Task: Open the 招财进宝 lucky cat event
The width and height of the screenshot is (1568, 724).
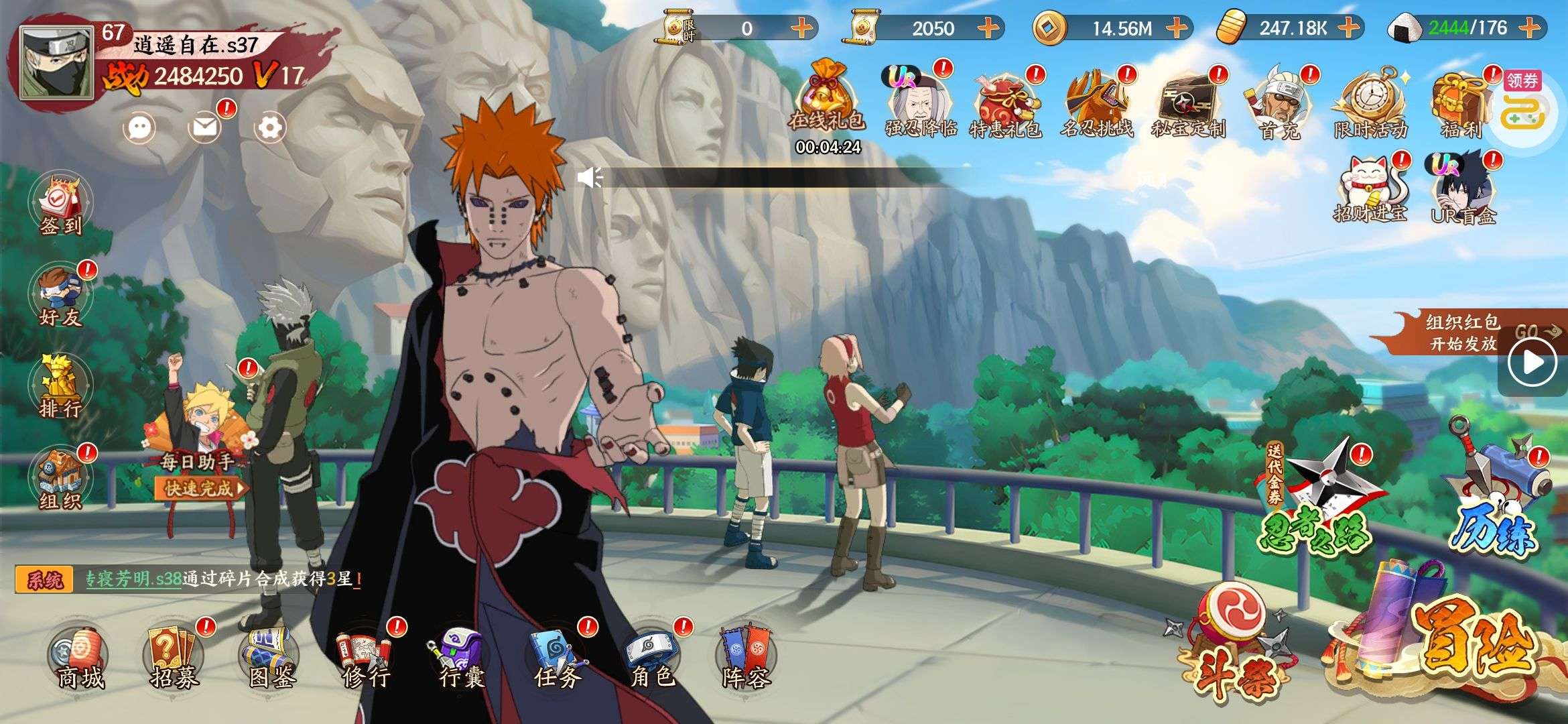Action: click(1370, 188)
